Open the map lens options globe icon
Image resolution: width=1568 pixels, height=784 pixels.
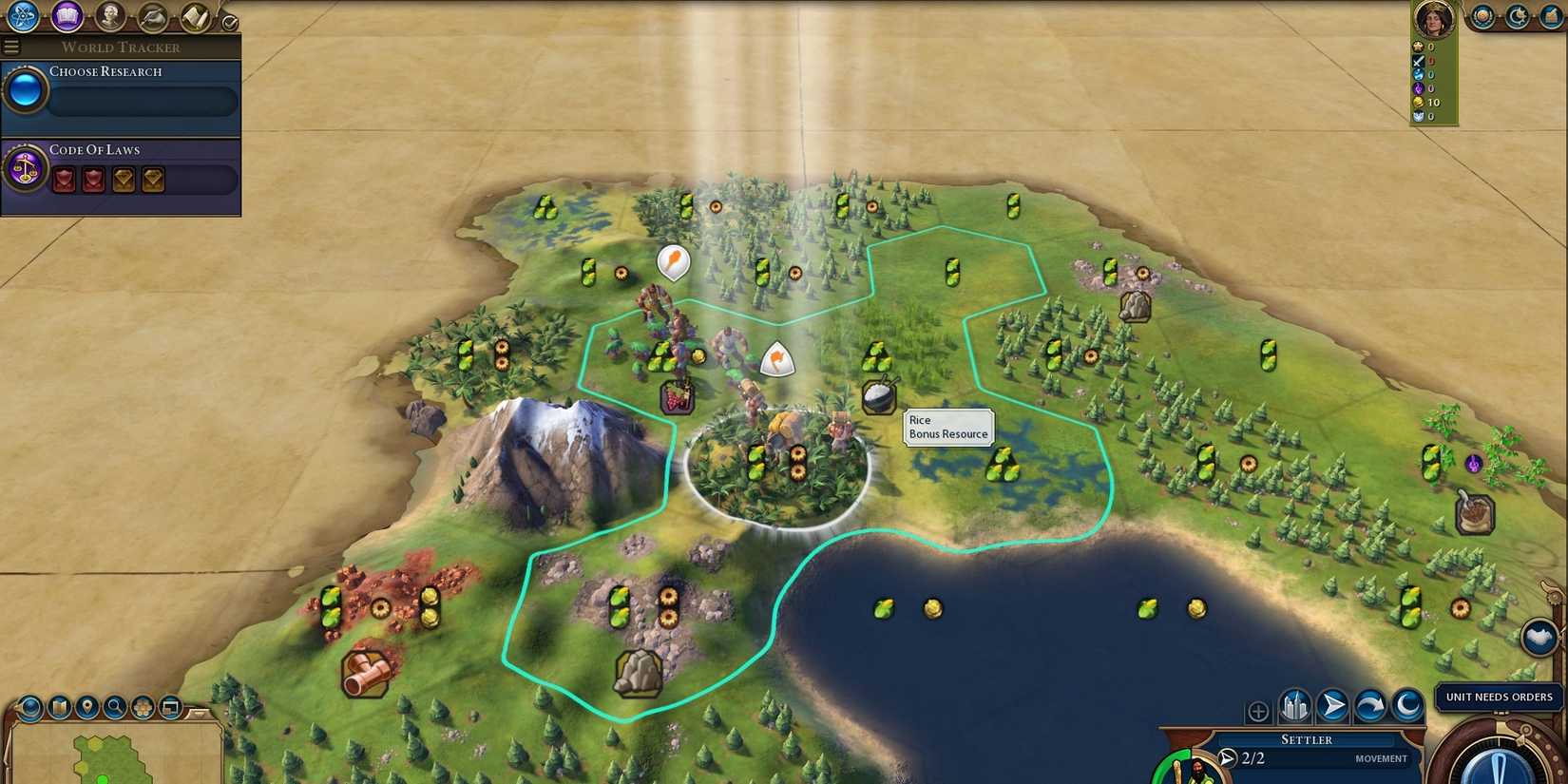pos(29,708)
